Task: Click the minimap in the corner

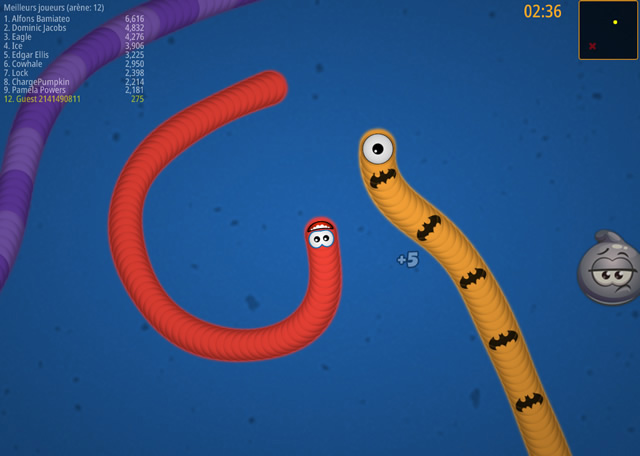Action: coord(608,30)
